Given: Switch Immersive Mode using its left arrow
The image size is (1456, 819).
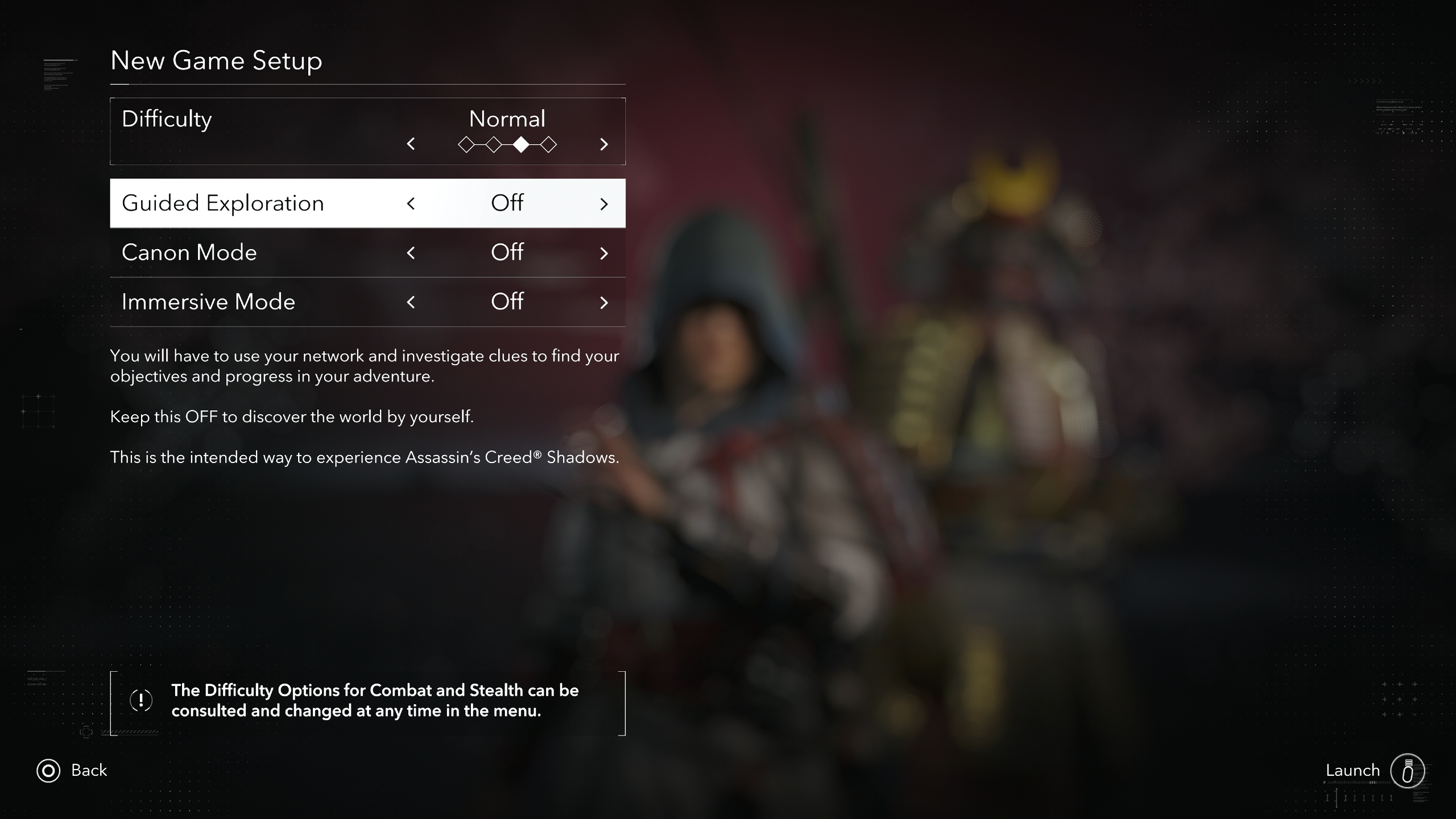Looking at the screenshot, I should click(x=411, y=302).
